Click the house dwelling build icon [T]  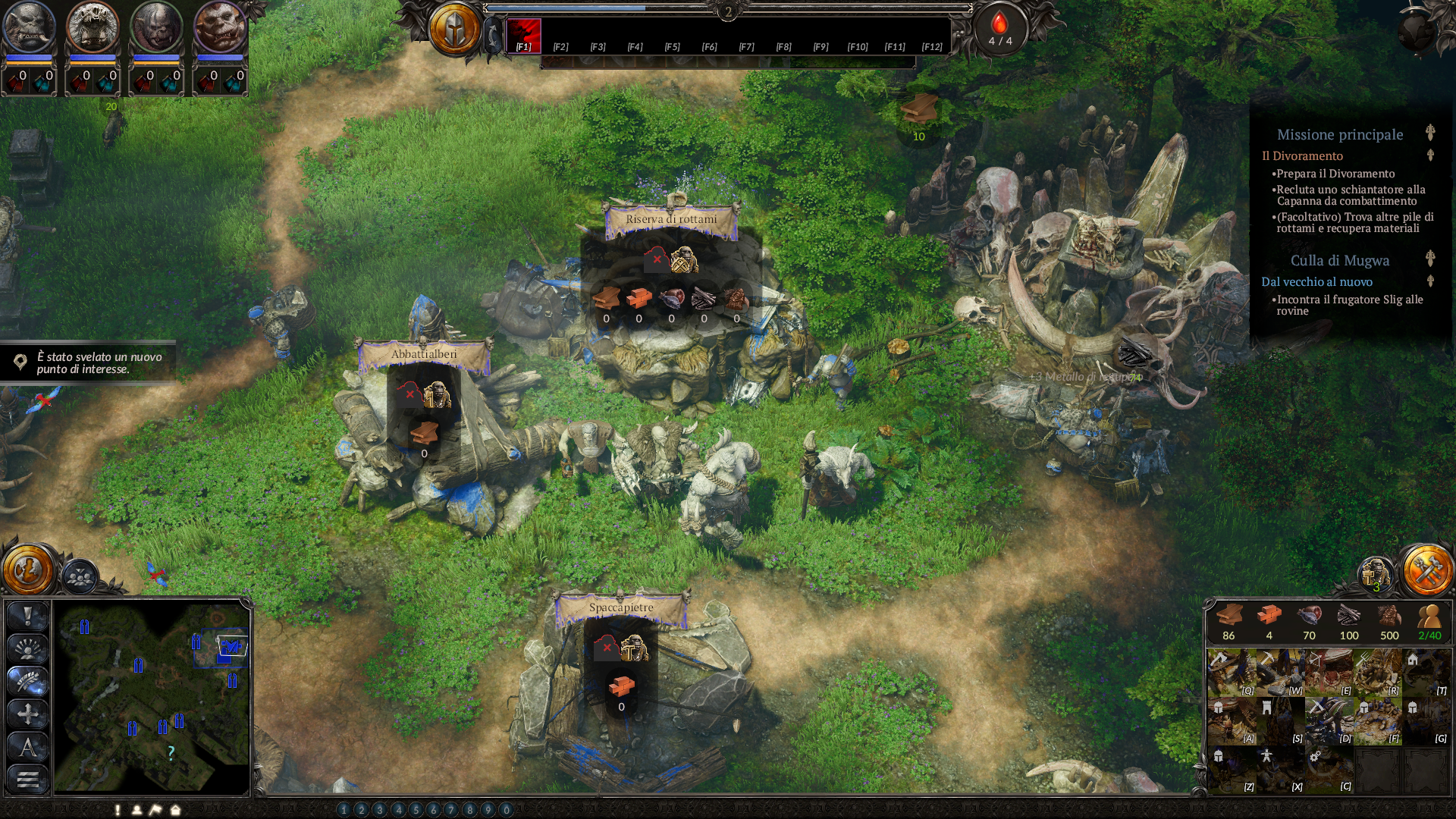[x=1426, y=671]
